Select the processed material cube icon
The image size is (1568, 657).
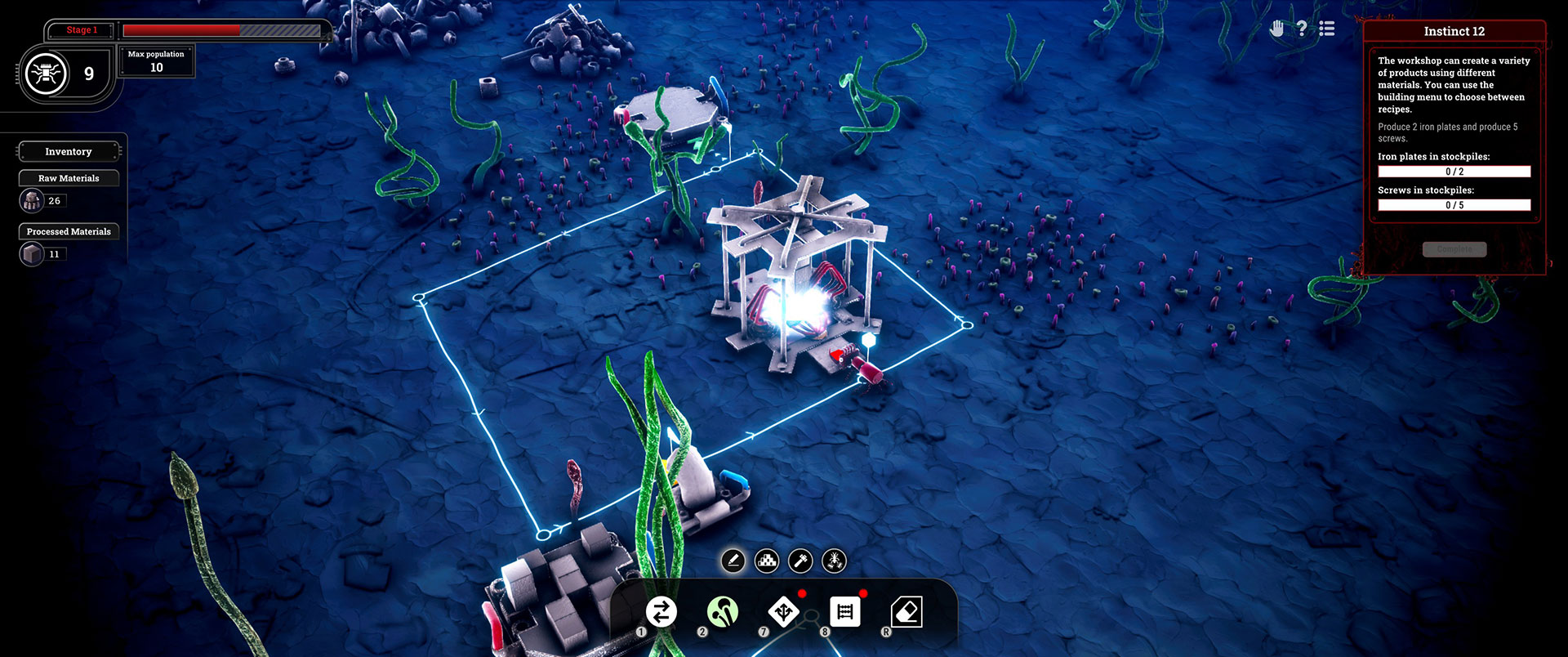(32, 255)
